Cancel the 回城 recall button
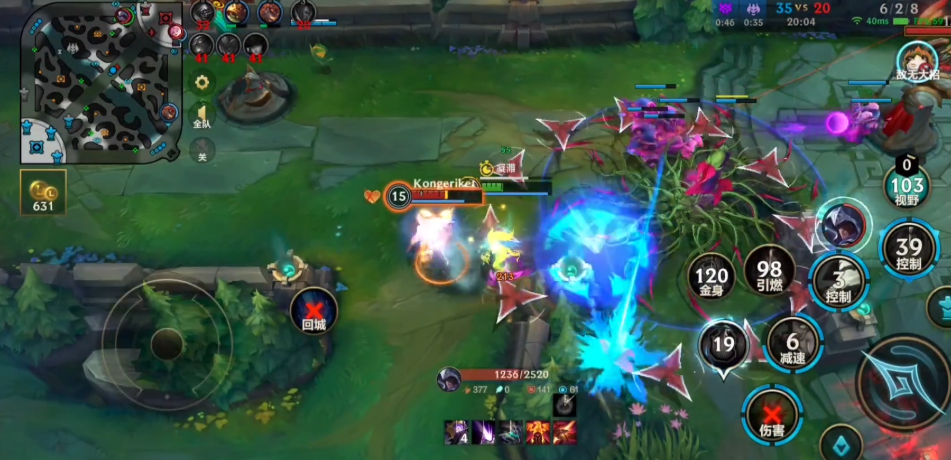Image resolution: width=951 pixels, height=460 pixels. 314,308
